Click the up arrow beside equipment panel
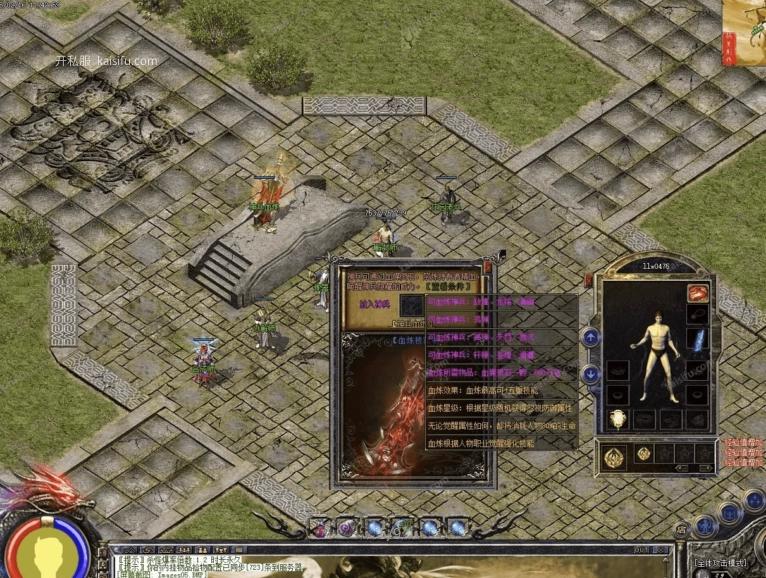This screenshot has height=578, width=766. [x=591, y=338]
